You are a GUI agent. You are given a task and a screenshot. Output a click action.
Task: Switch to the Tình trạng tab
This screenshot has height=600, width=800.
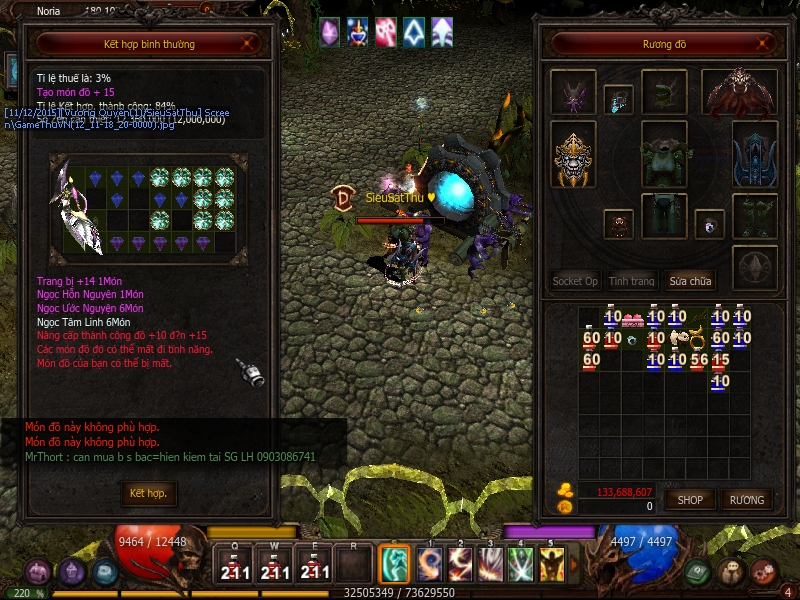(632, 281)
